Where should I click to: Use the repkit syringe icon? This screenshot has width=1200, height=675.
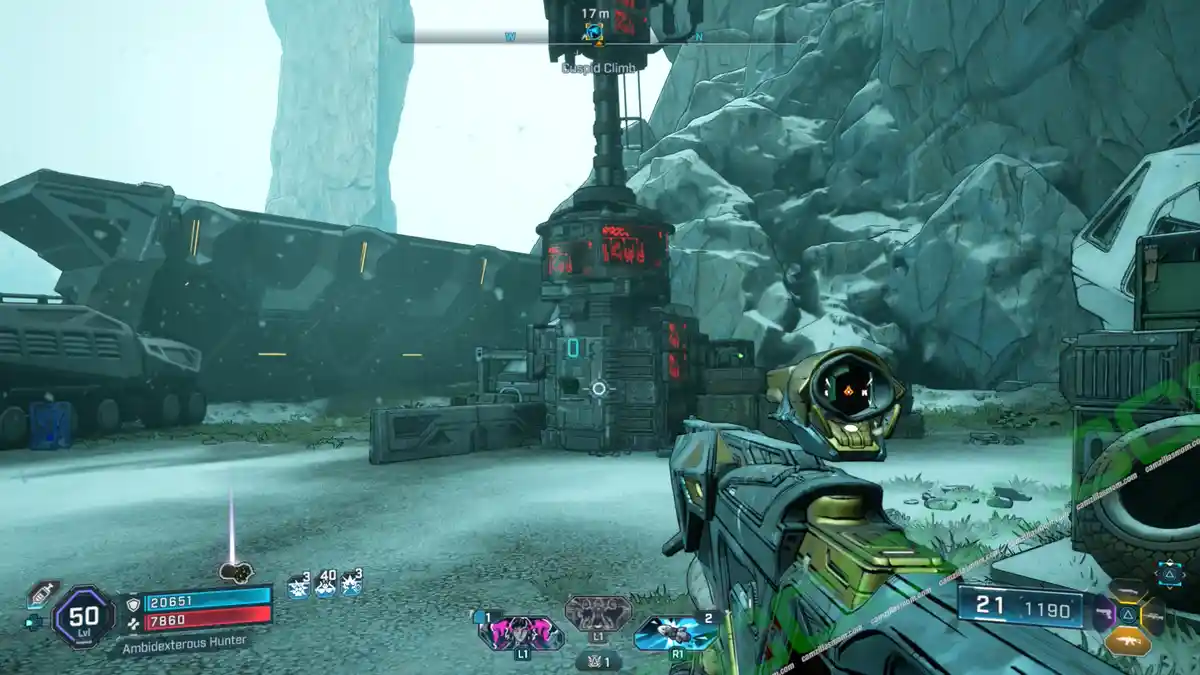point(41,593)
